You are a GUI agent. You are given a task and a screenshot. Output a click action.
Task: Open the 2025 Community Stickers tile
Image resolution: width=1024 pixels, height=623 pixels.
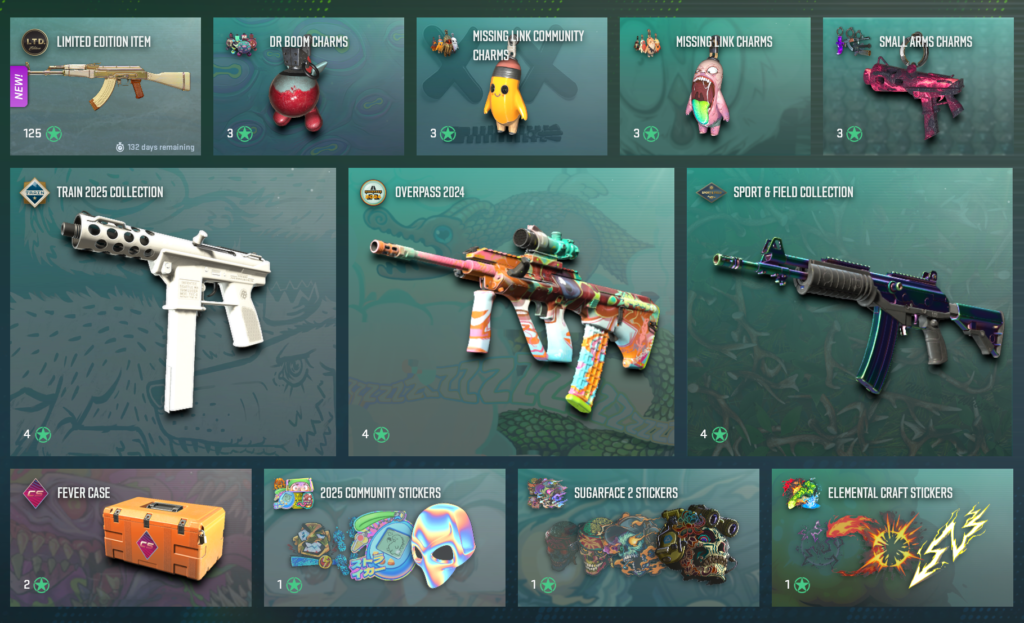click(385, 538)
